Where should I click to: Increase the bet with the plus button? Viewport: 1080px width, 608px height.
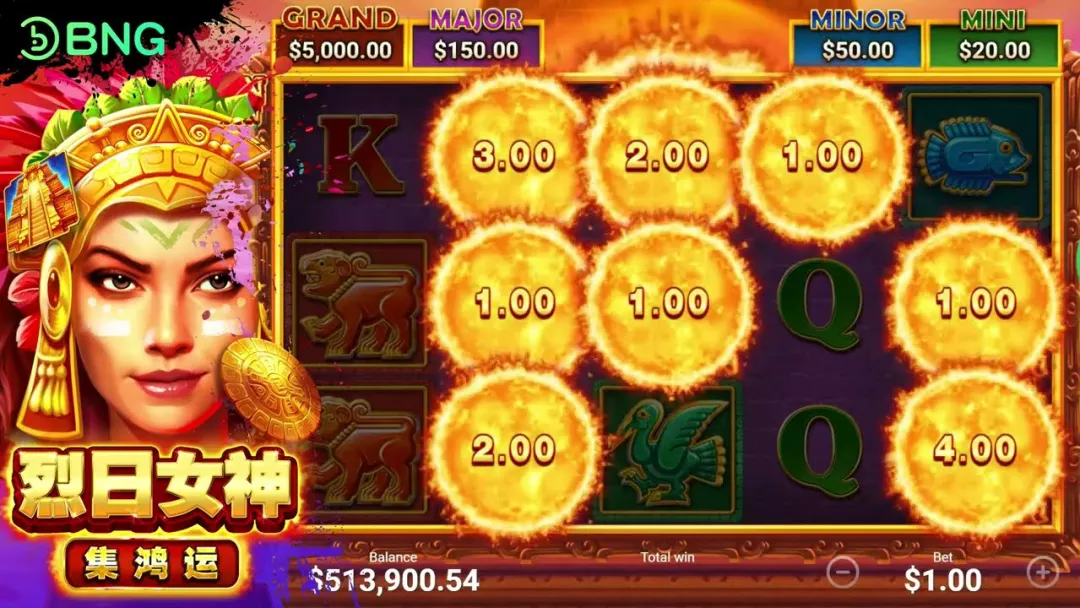[x=1043, y=572]
